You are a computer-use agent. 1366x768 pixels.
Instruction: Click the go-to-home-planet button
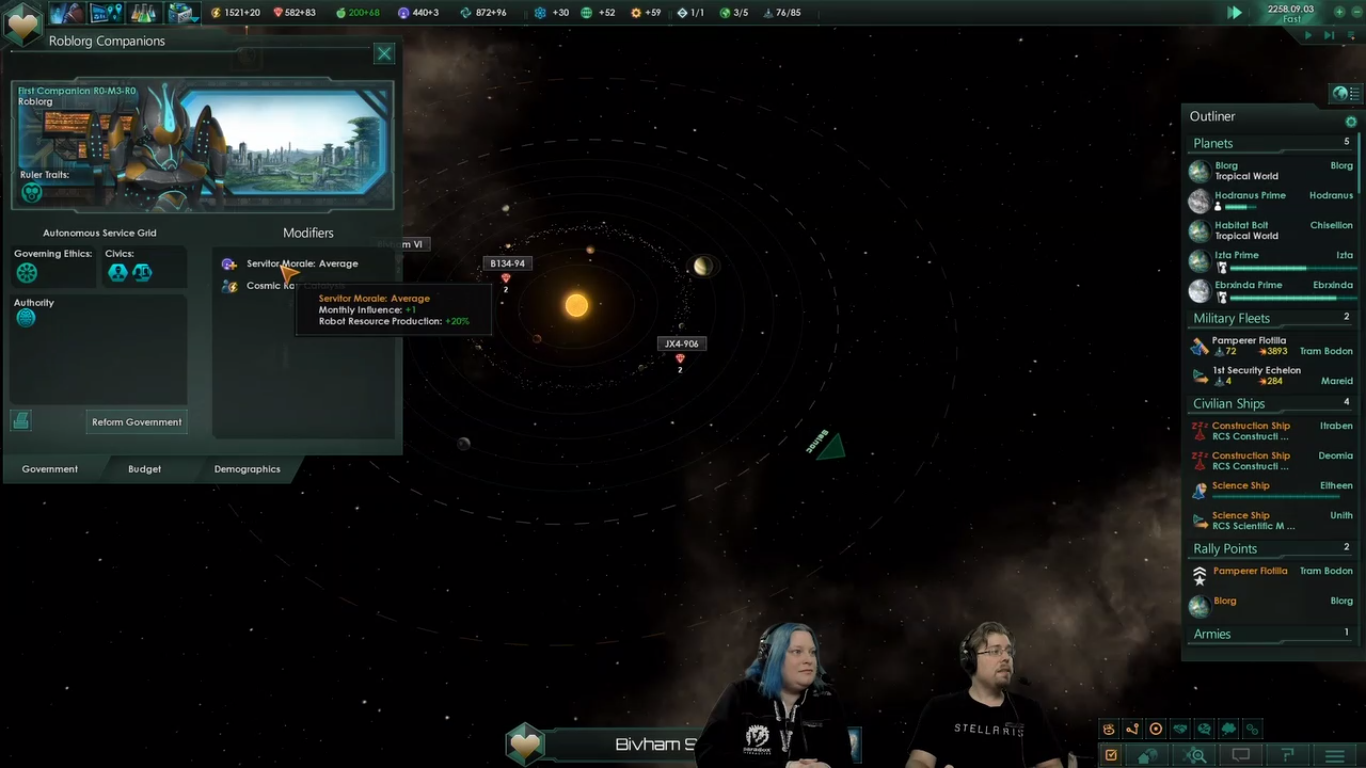pos(1149,756)
